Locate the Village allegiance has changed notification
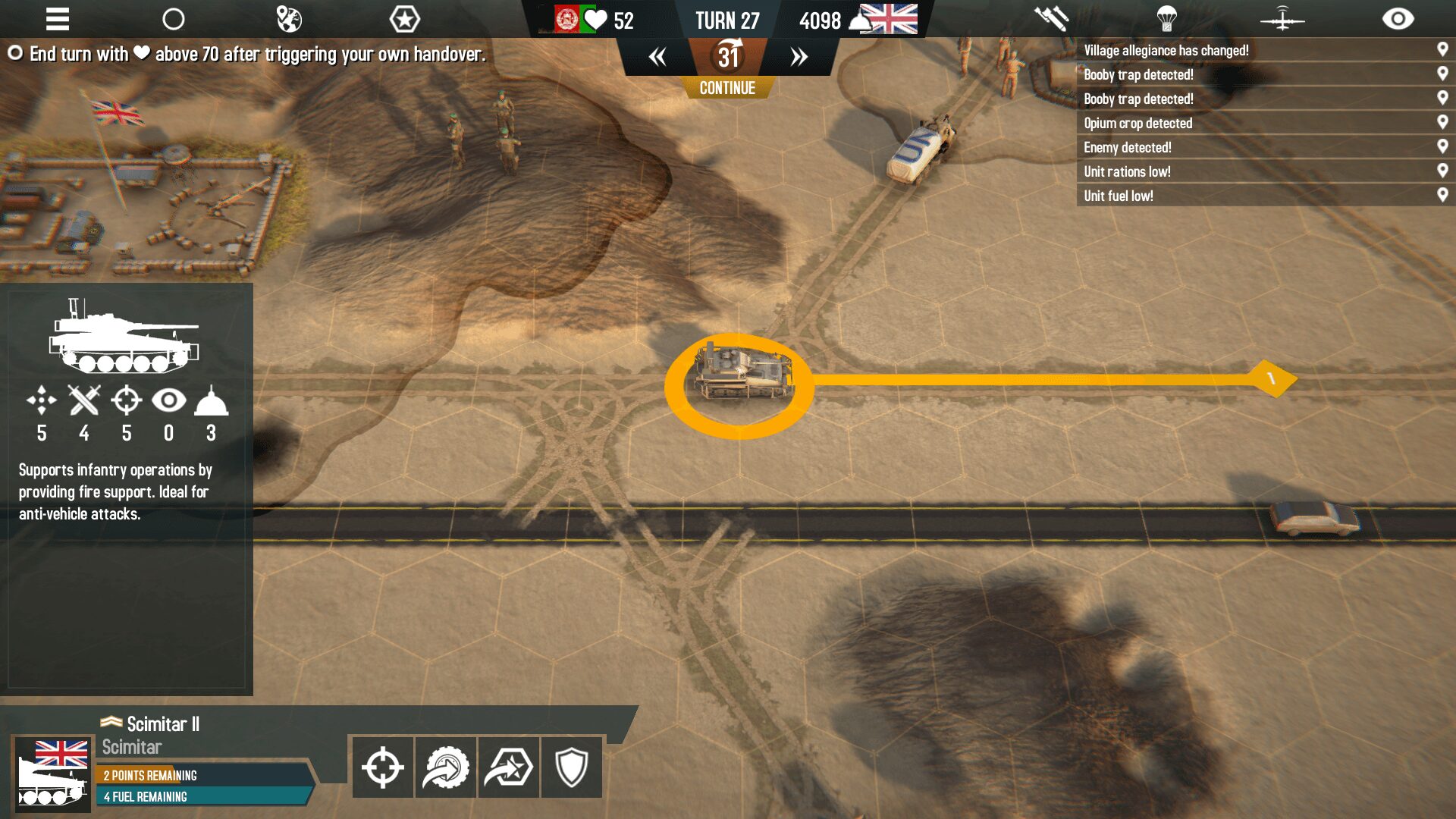The image size is (1456, 819). (x=1166, y=51)
